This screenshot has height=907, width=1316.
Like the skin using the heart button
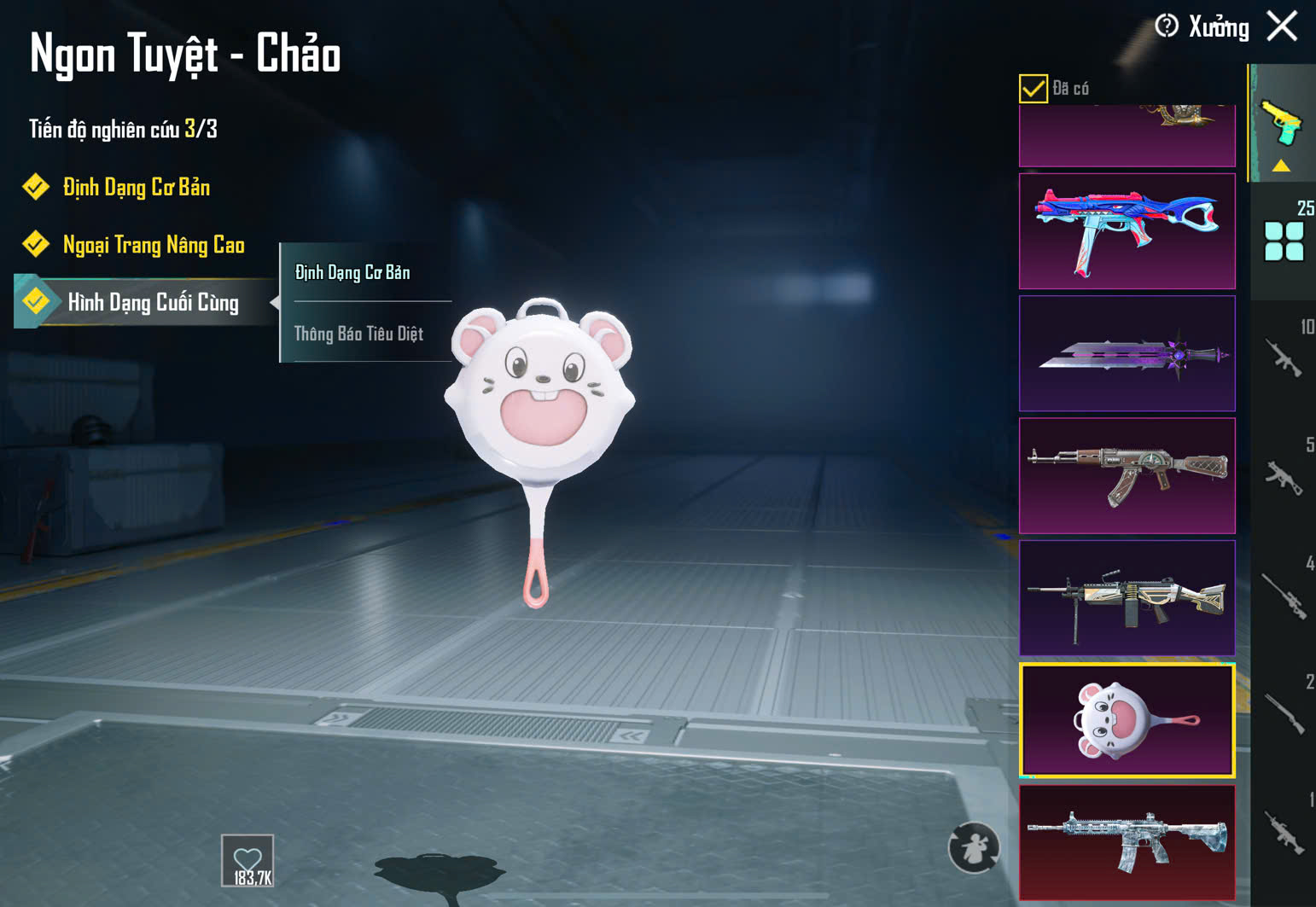point(247,860)
